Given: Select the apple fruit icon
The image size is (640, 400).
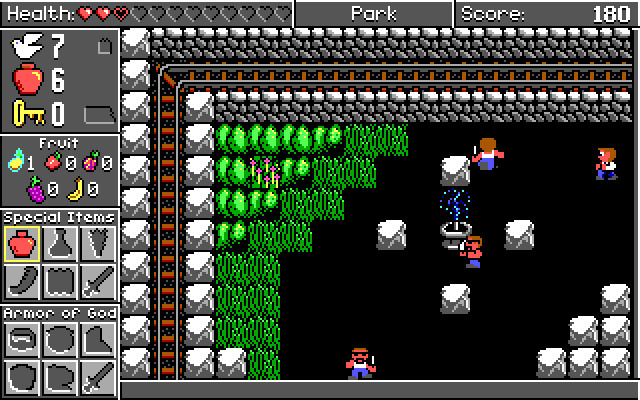Looking at the screenshot, I should point(54,162).
